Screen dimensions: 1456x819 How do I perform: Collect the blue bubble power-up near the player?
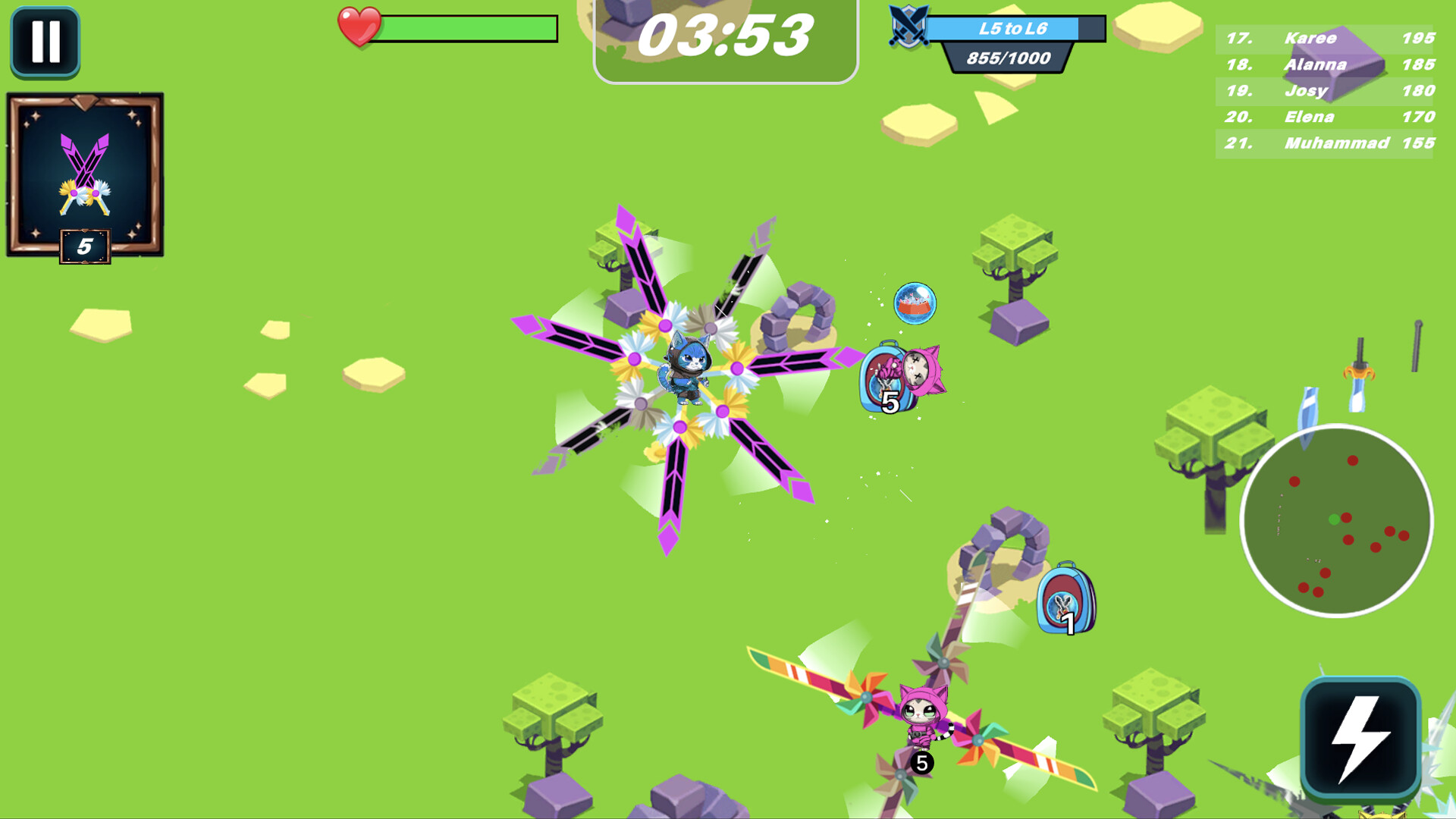914,303
